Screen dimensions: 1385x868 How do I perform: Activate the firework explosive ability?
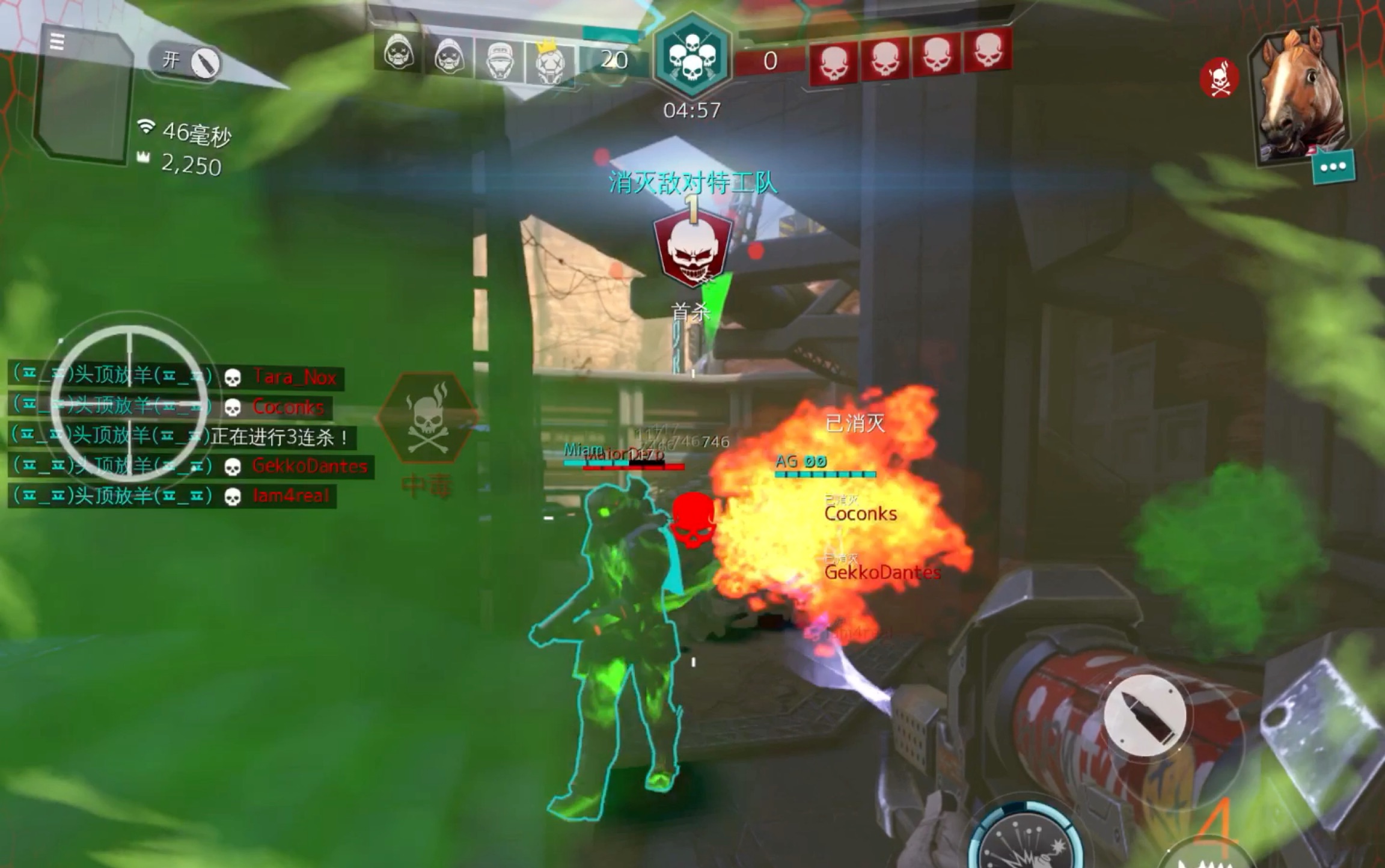point(1028,842)
